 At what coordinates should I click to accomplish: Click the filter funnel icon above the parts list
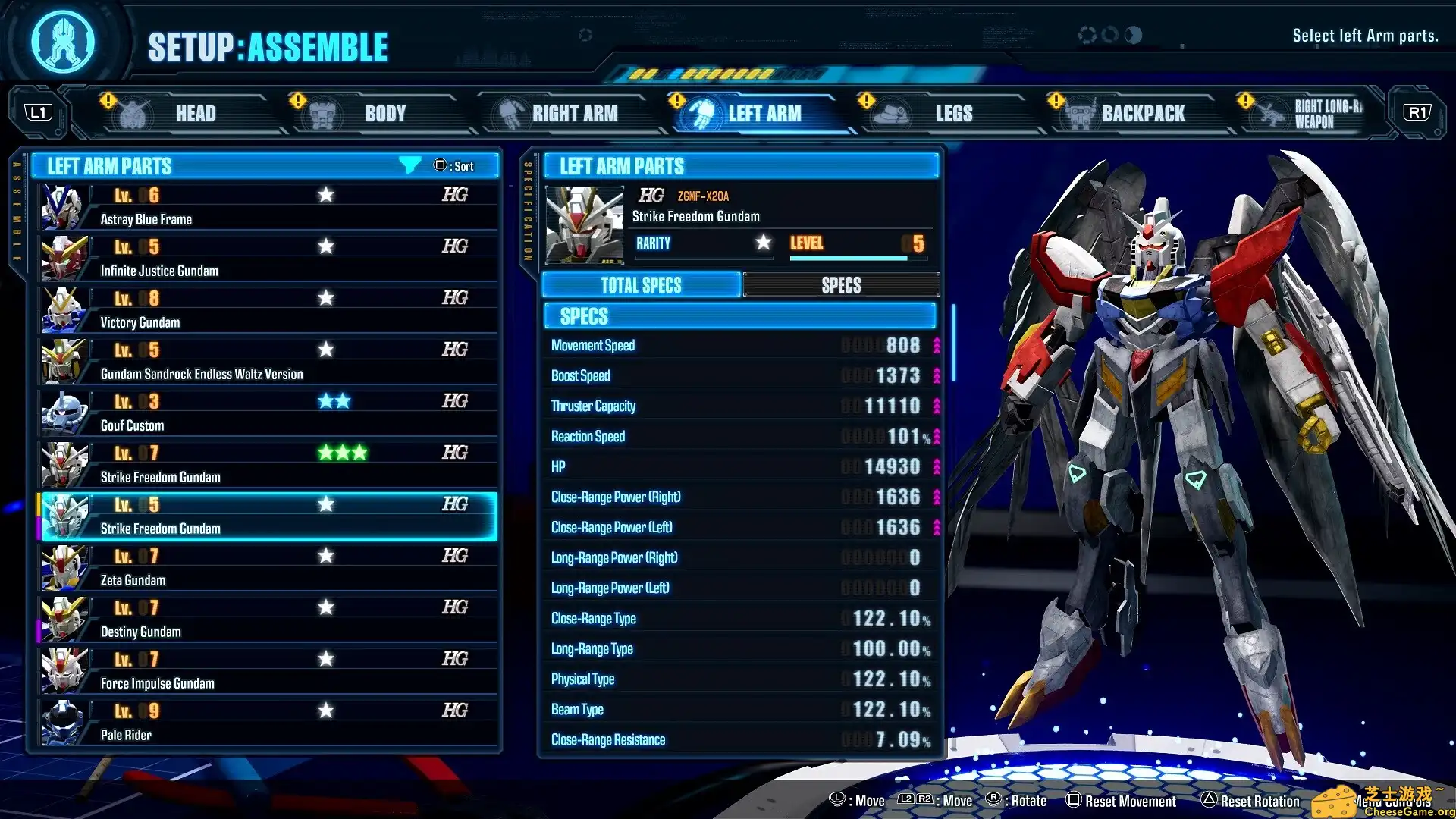[409, 165]
